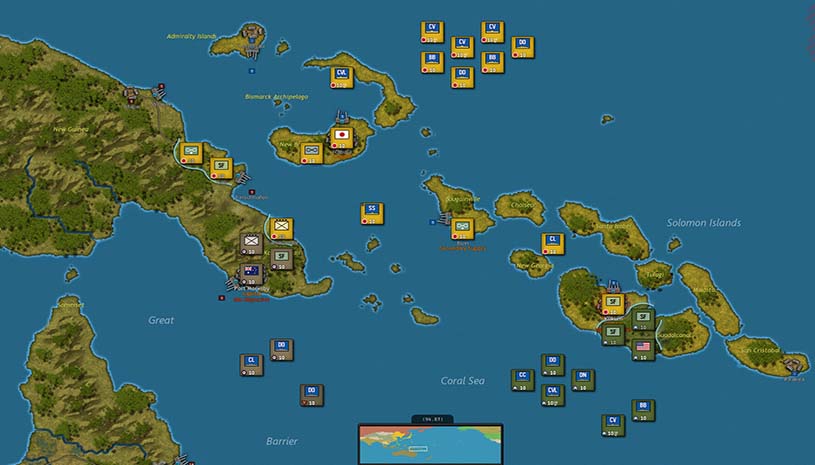The height and width of the screenshot is (465, 815).
Task: Select the green DN dreadnought unit
Action: coord(583,379)
